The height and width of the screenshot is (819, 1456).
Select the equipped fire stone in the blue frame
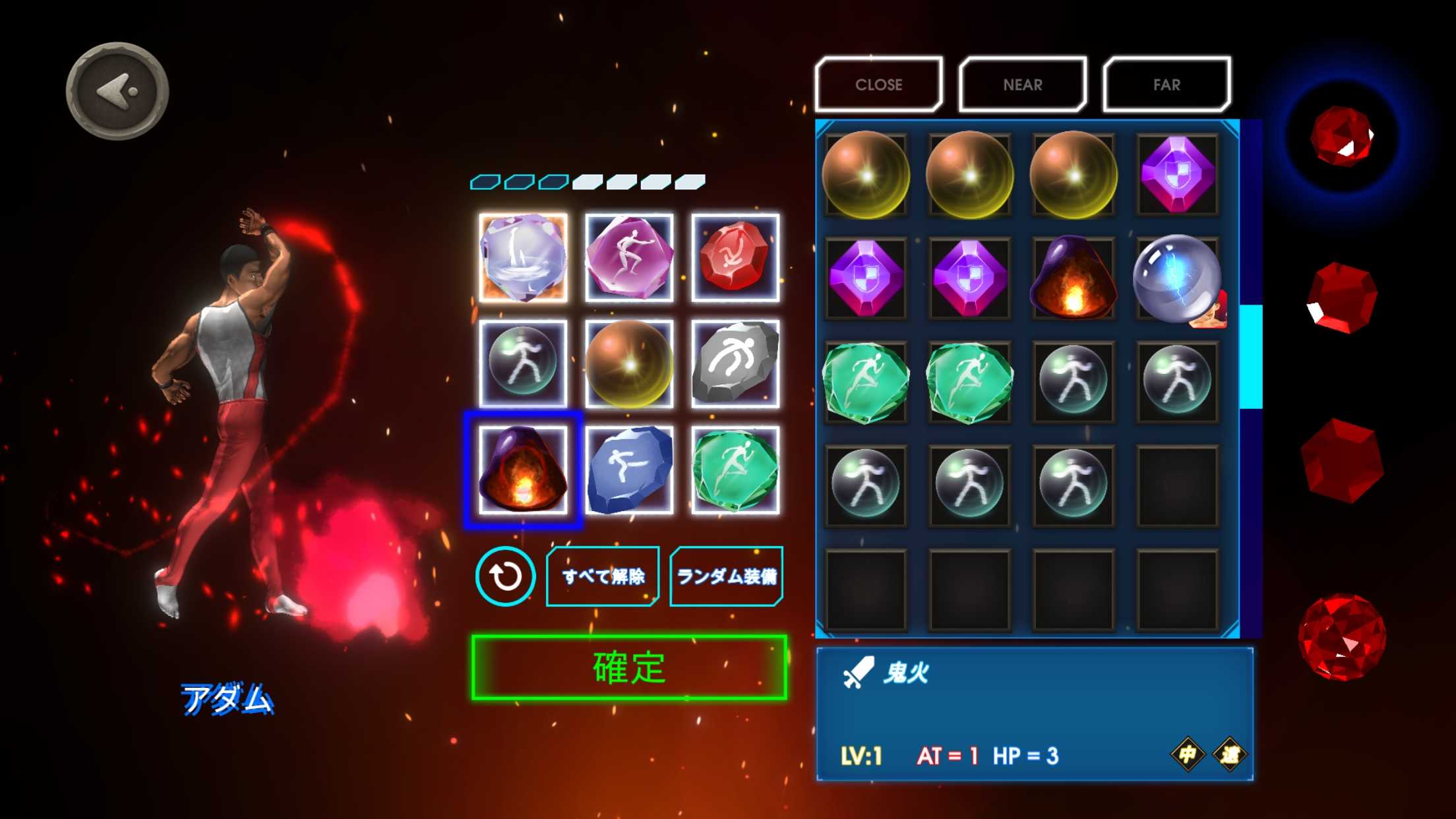pos(523,470)
